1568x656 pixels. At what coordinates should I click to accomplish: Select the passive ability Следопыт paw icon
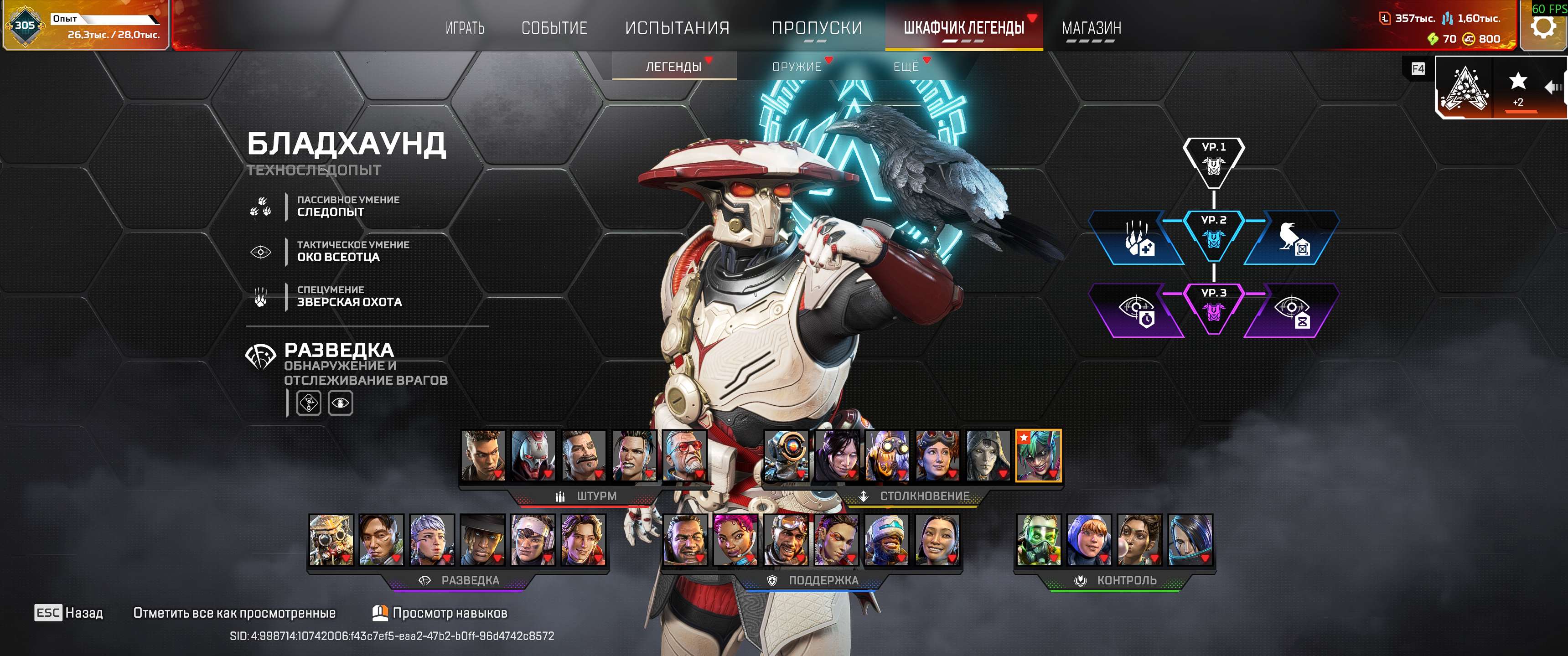coord(262,207)
